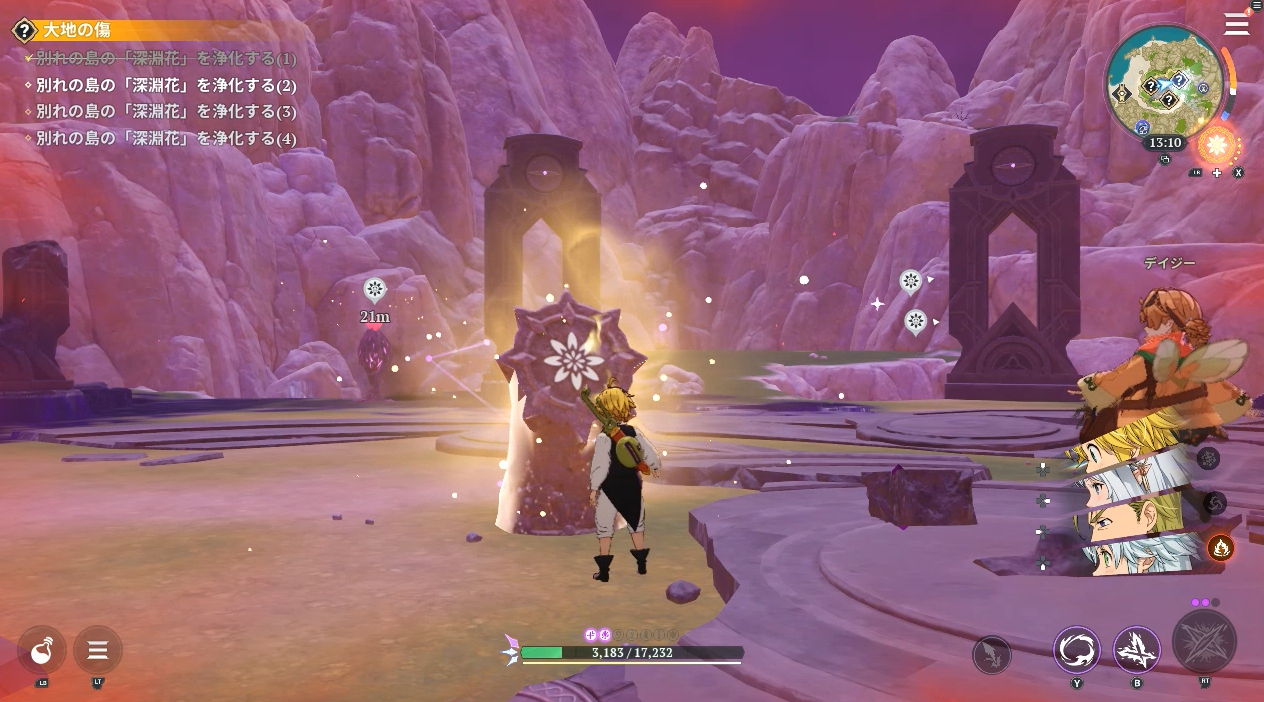The image size is (1264, 702).
Task: Select the 21m flower waypoint marker
Action: tap(375, 290)
